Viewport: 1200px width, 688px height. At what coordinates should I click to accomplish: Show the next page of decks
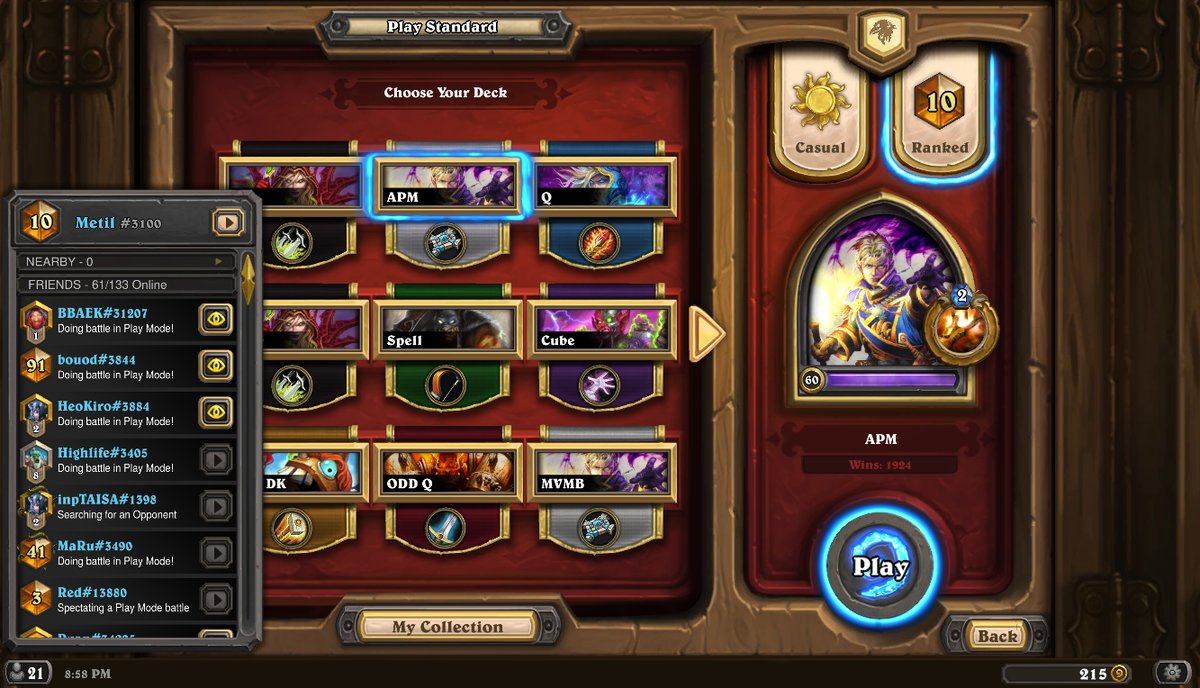click(x=707, y=333)
